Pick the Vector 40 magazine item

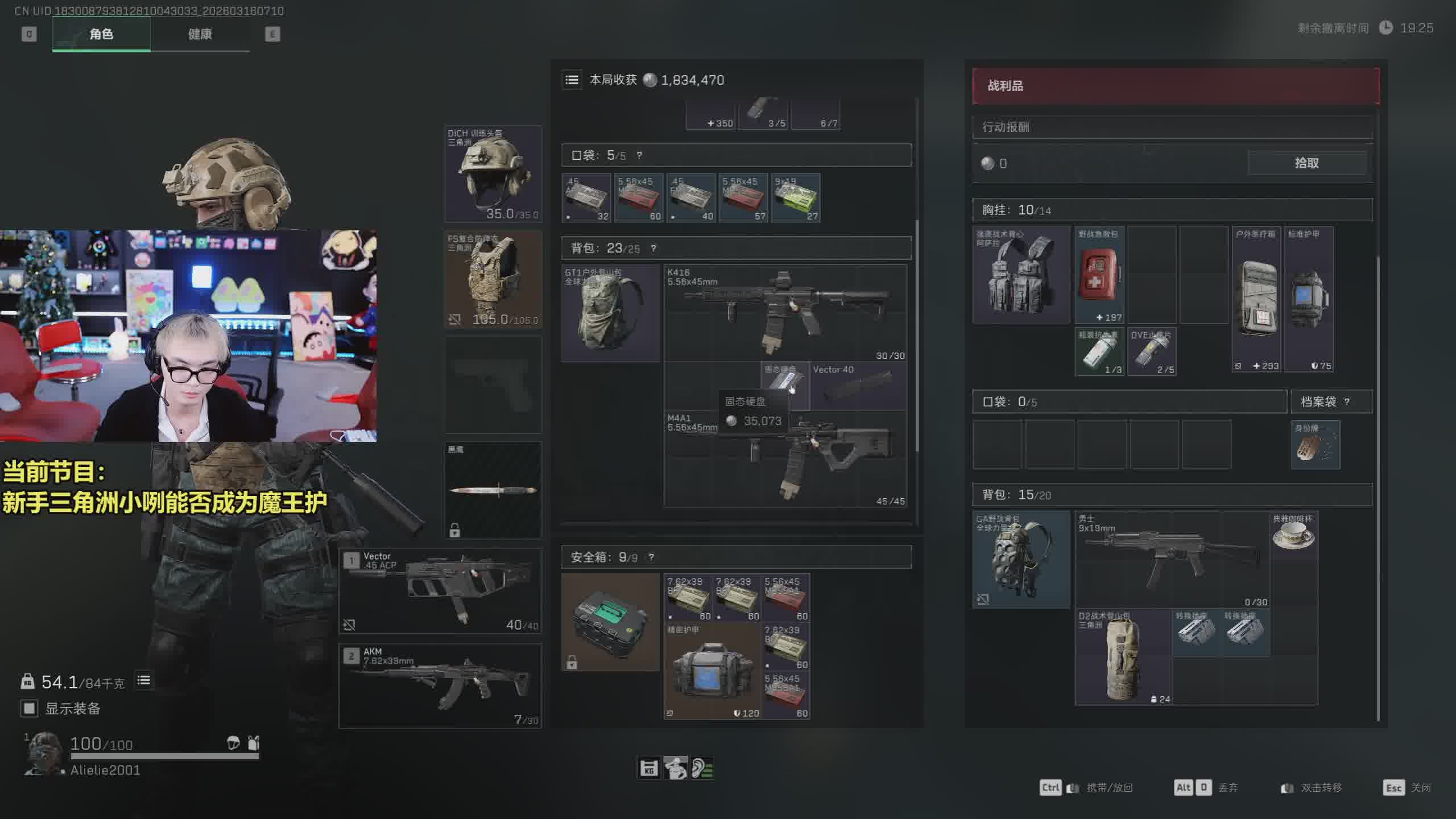point(858,386)
